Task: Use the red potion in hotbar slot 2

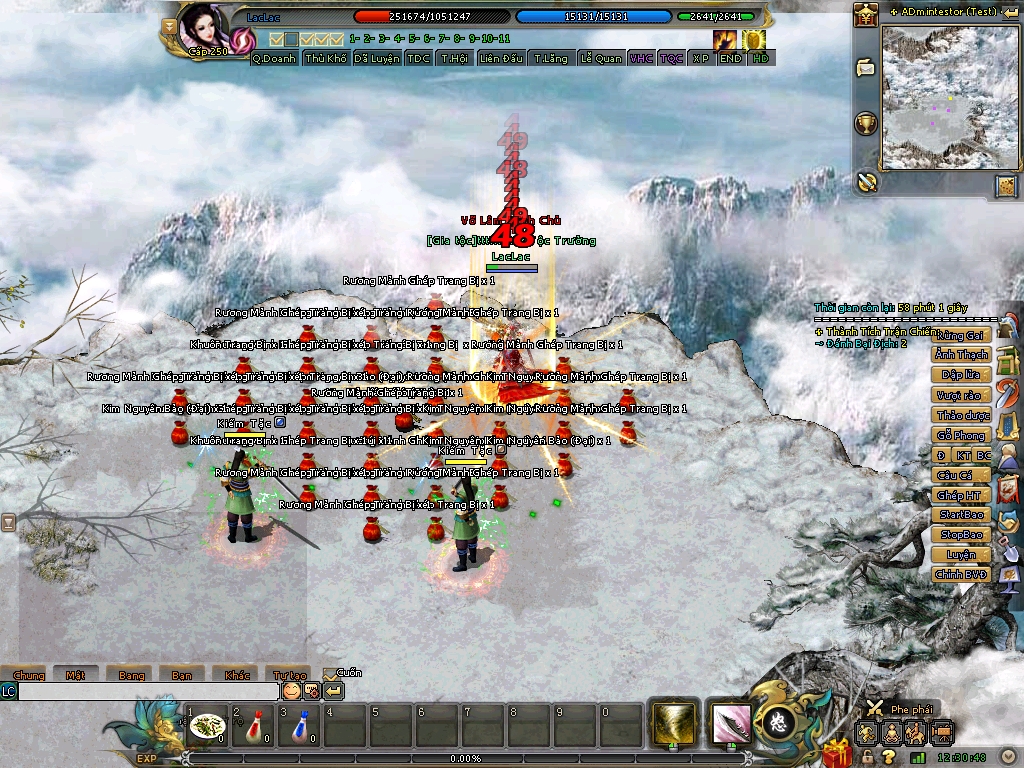Action: click(252, 727)
